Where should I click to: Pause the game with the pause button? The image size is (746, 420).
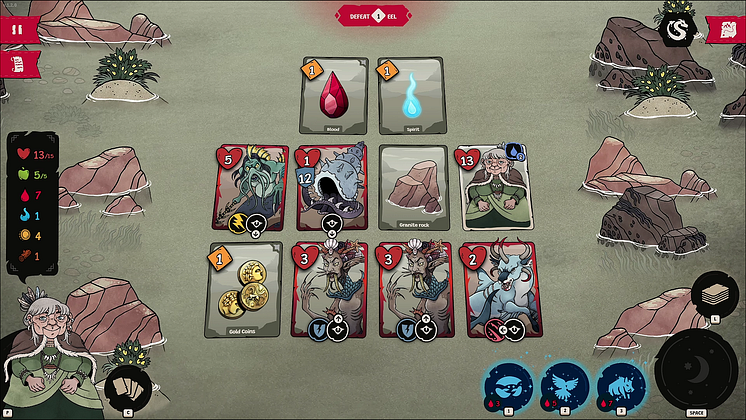pos(16,29)
